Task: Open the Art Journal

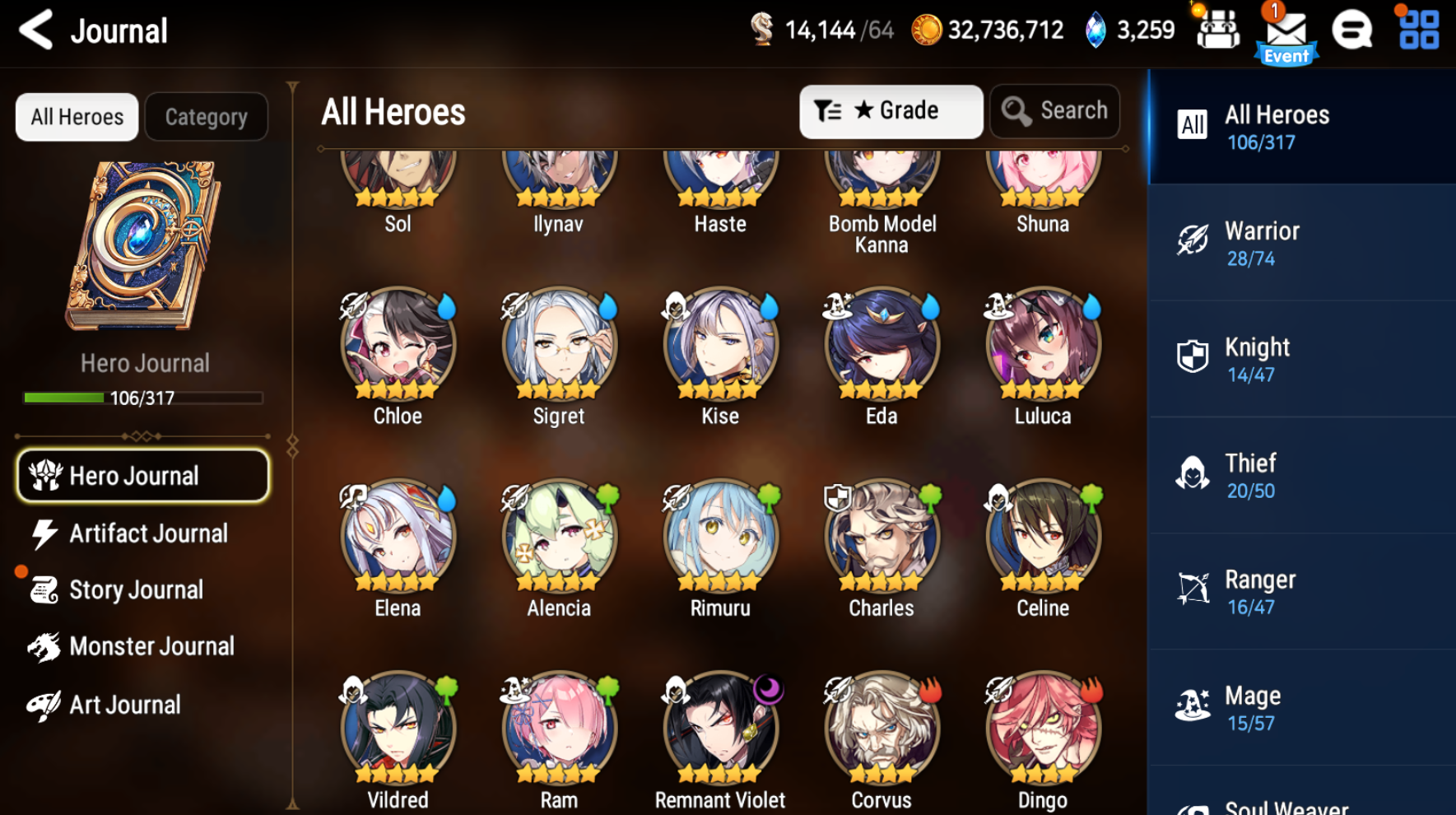Action: (x=125, y=704)
